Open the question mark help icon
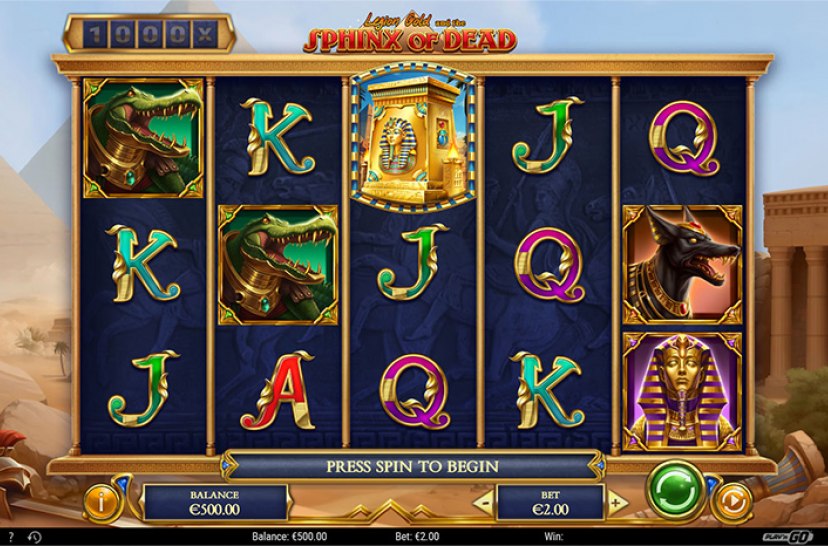 pos(11,537)
